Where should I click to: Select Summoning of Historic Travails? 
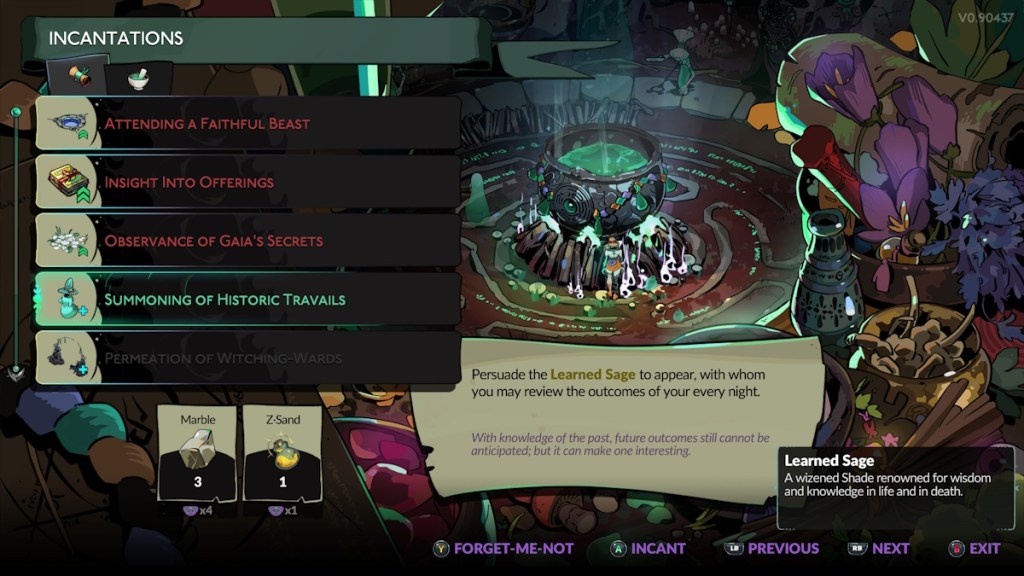247,299
